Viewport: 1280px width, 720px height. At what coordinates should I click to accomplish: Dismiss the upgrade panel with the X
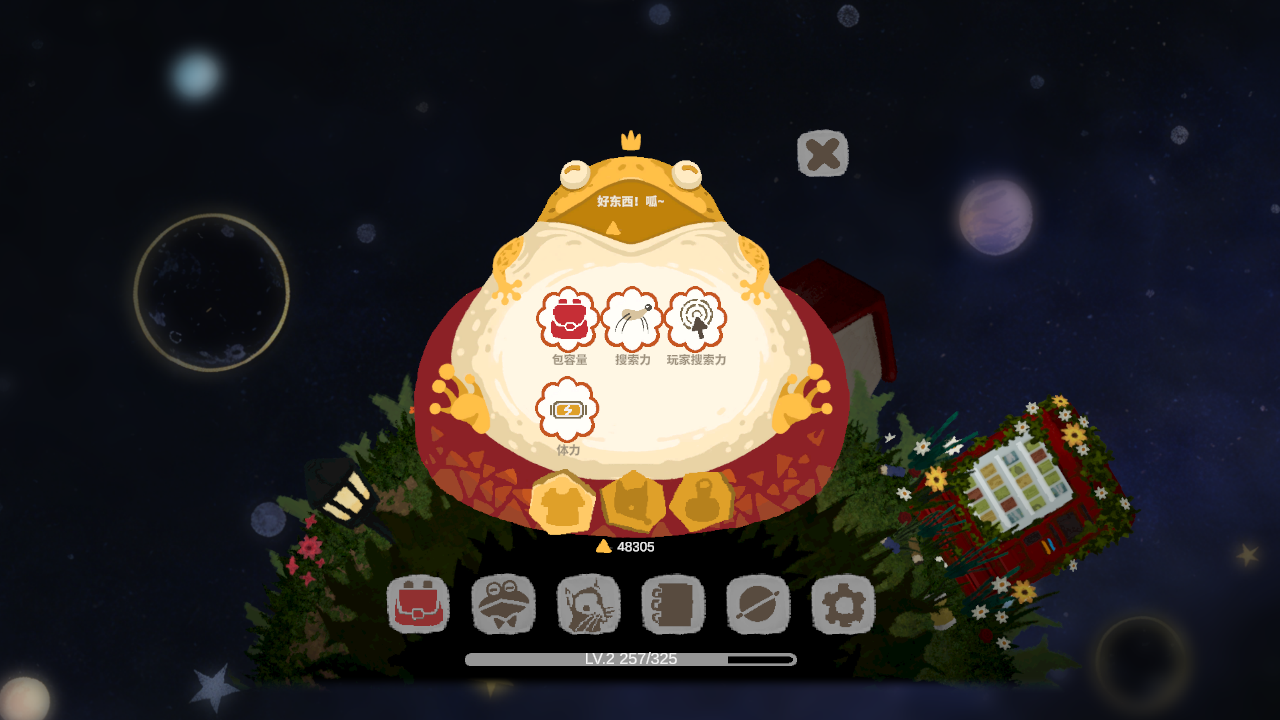click(x=822, y=153)
